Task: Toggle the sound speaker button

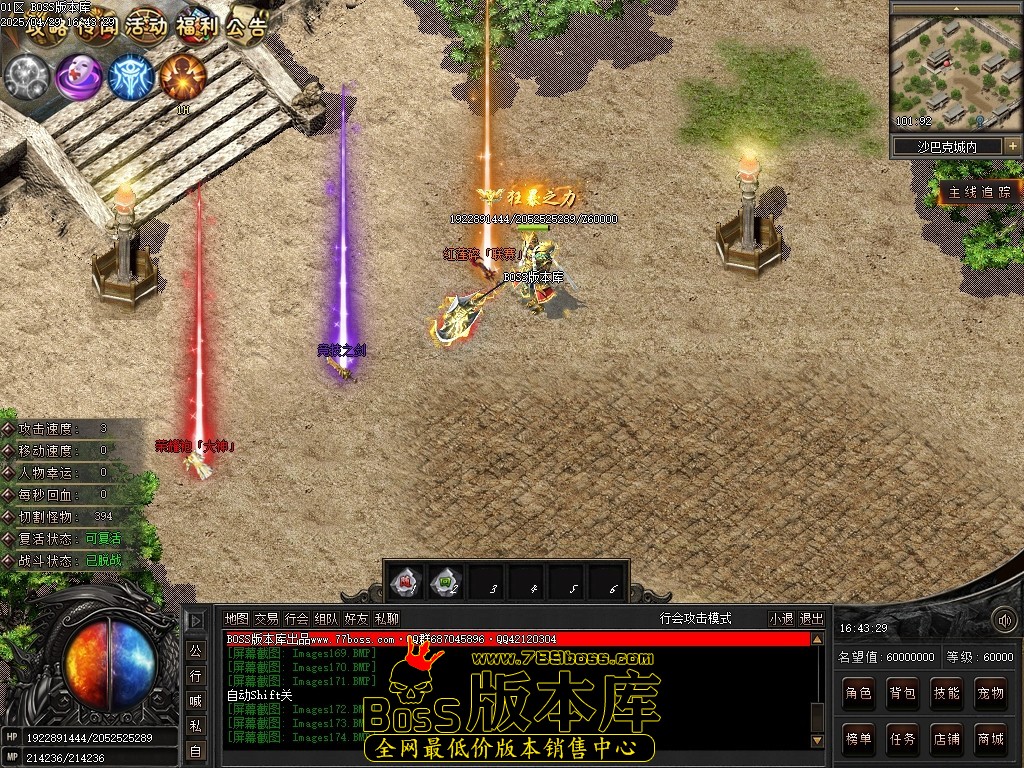Action: pos(1003,620)
